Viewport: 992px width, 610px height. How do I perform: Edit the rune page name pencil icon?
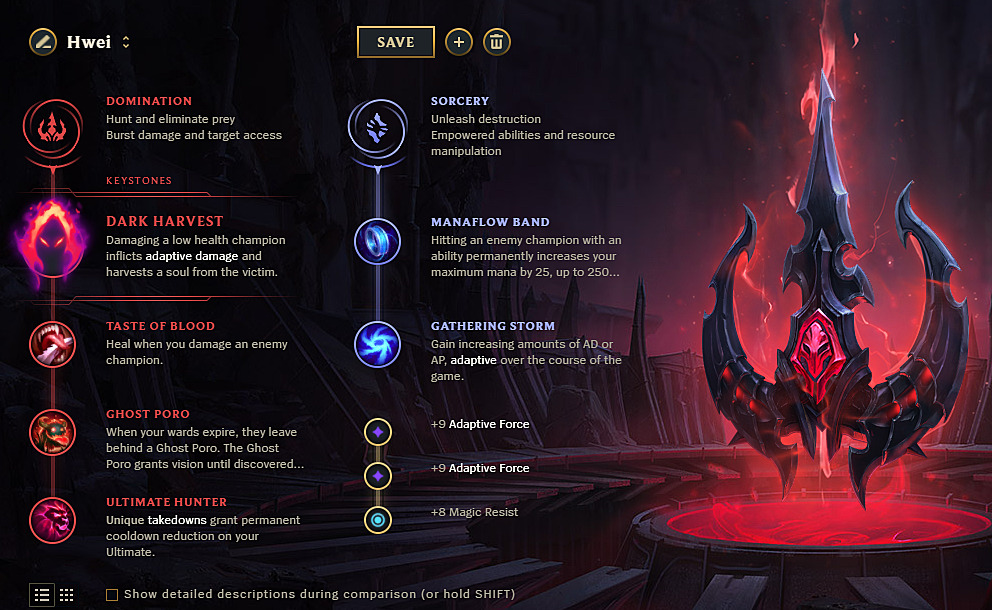[42, 42]
